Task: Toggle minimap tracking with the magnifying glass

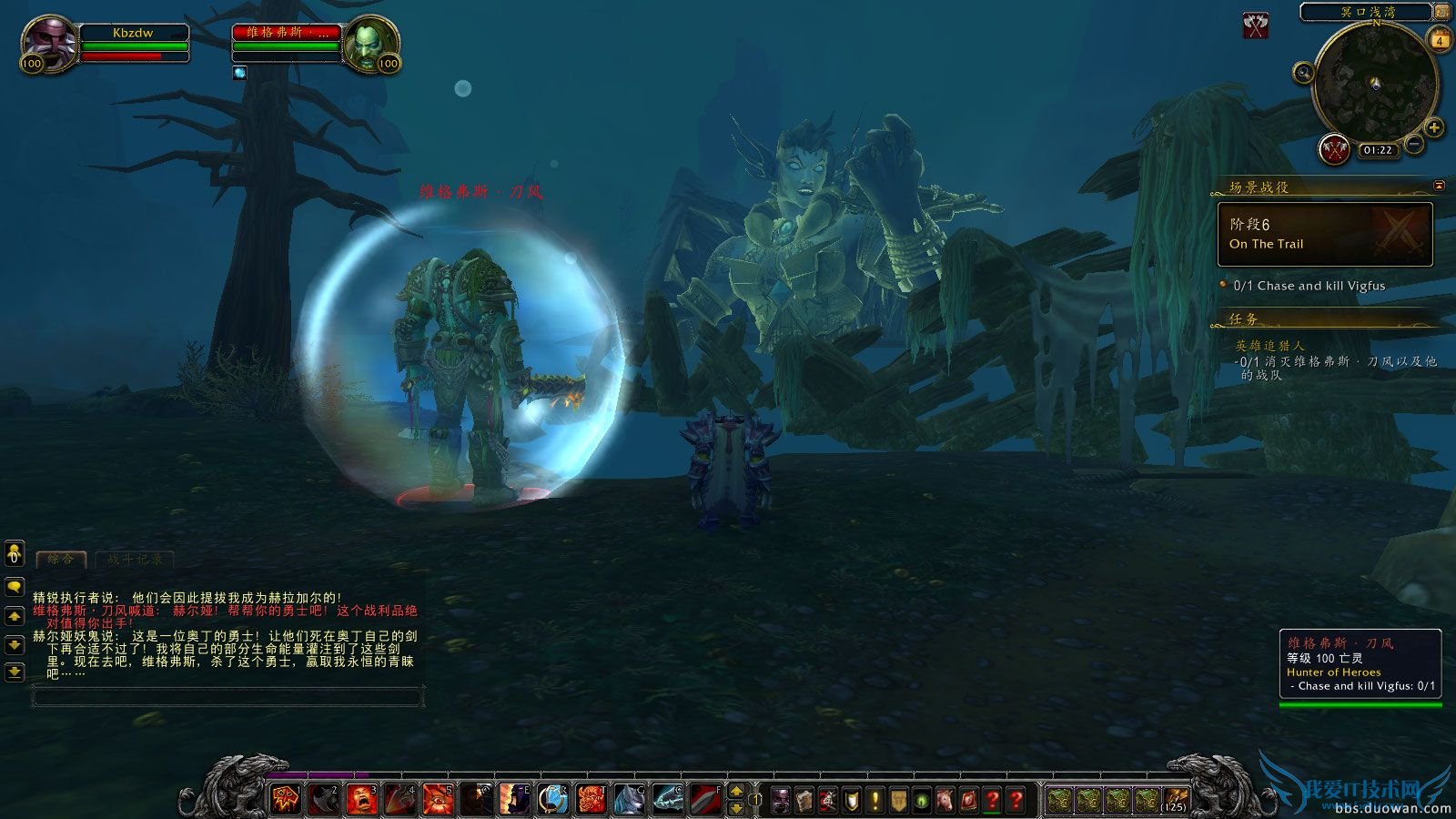Action: coord(1304,73)
